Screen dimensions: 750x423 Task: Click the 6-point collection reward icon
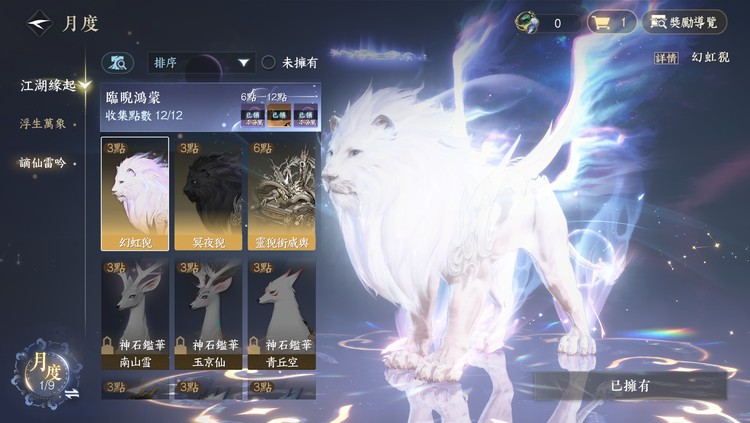click(x=256, y=115)
